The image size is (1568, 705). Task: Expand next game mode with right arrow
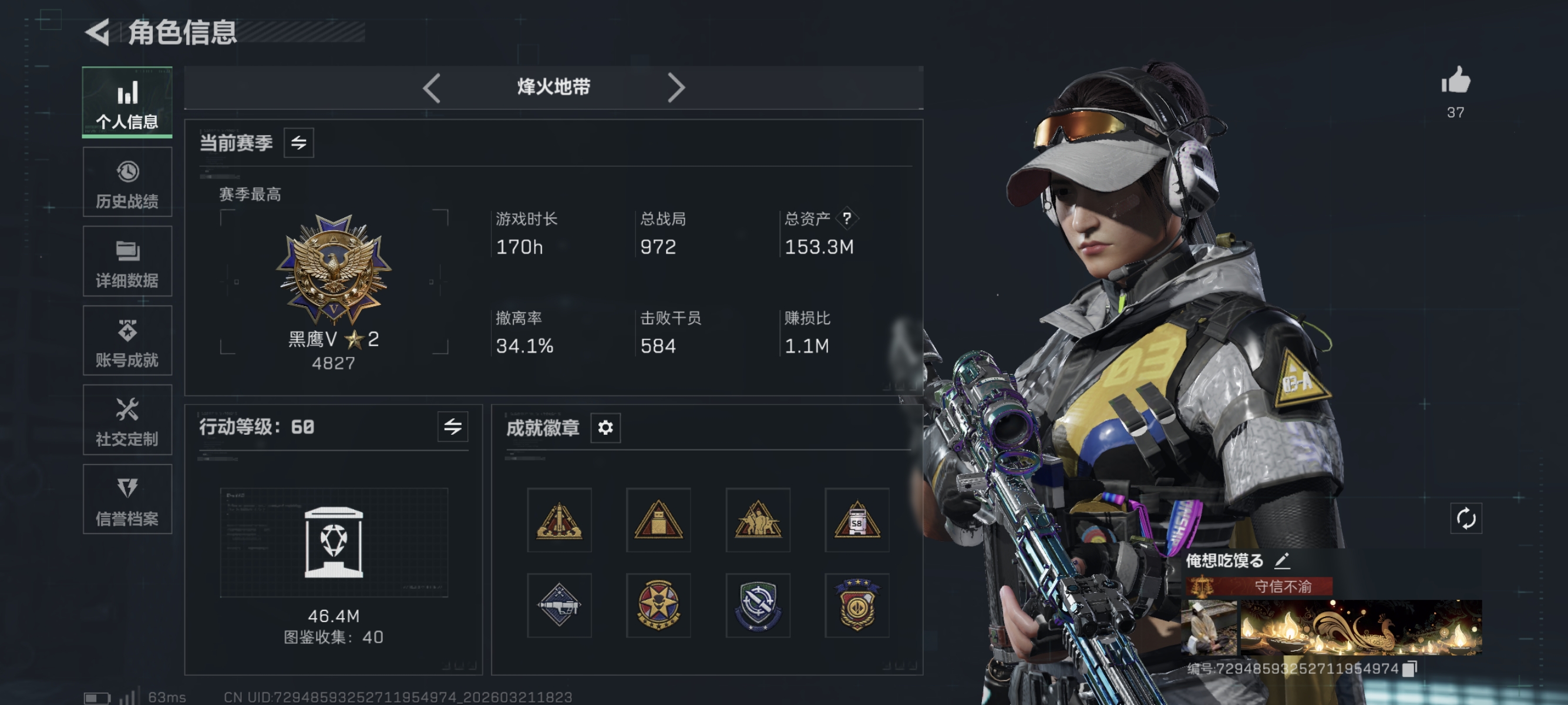677,88
